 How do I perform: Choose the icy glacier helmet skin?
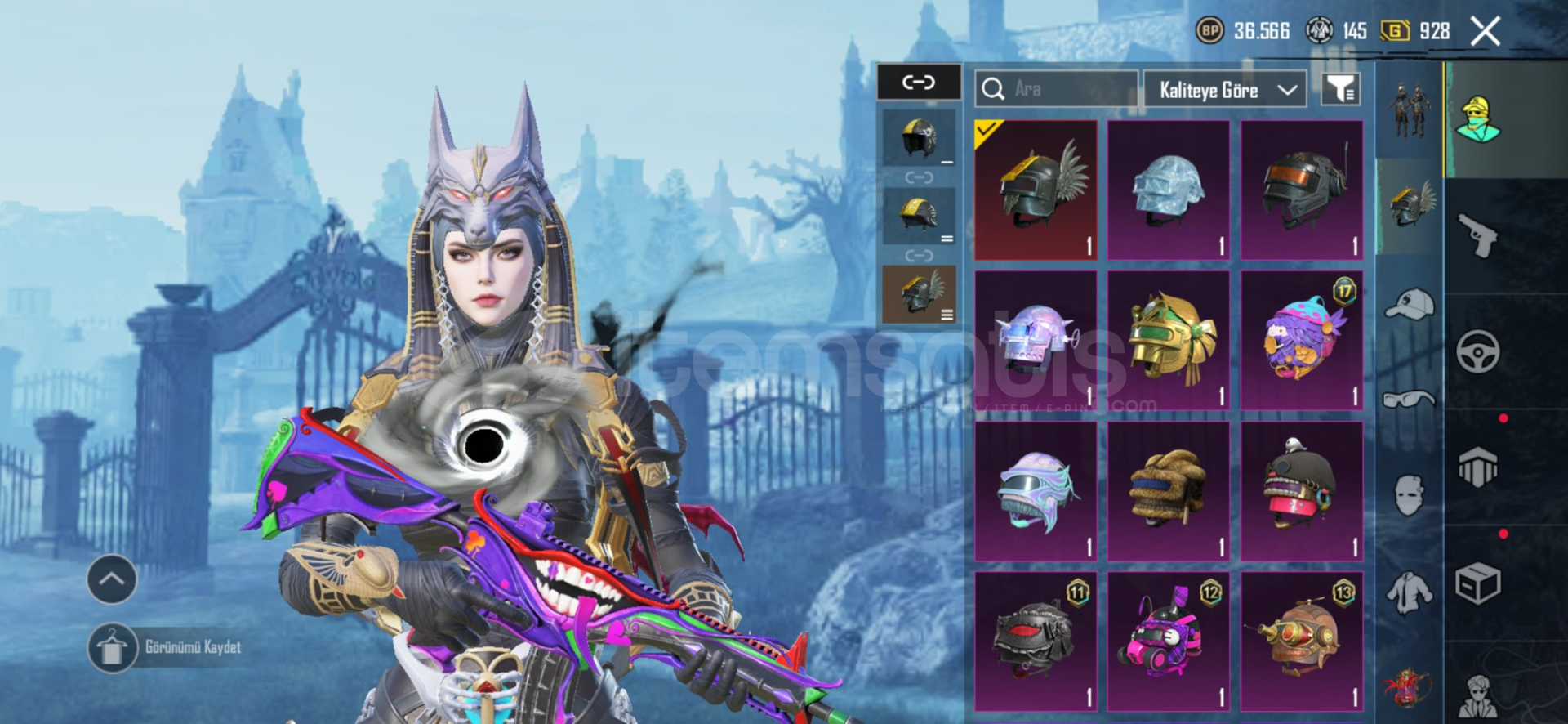click(x=1169, y=190)
